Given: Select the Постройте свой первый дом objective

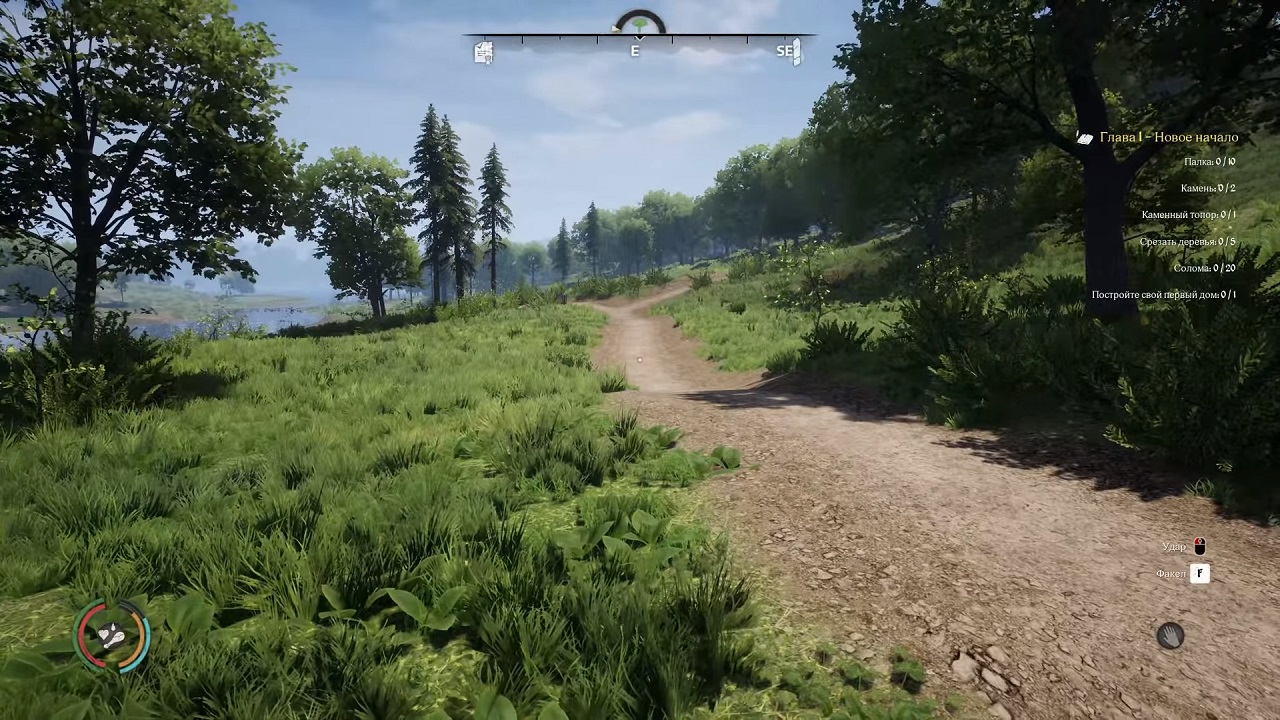Looking at the screenshot, I should pos(1163,295).
